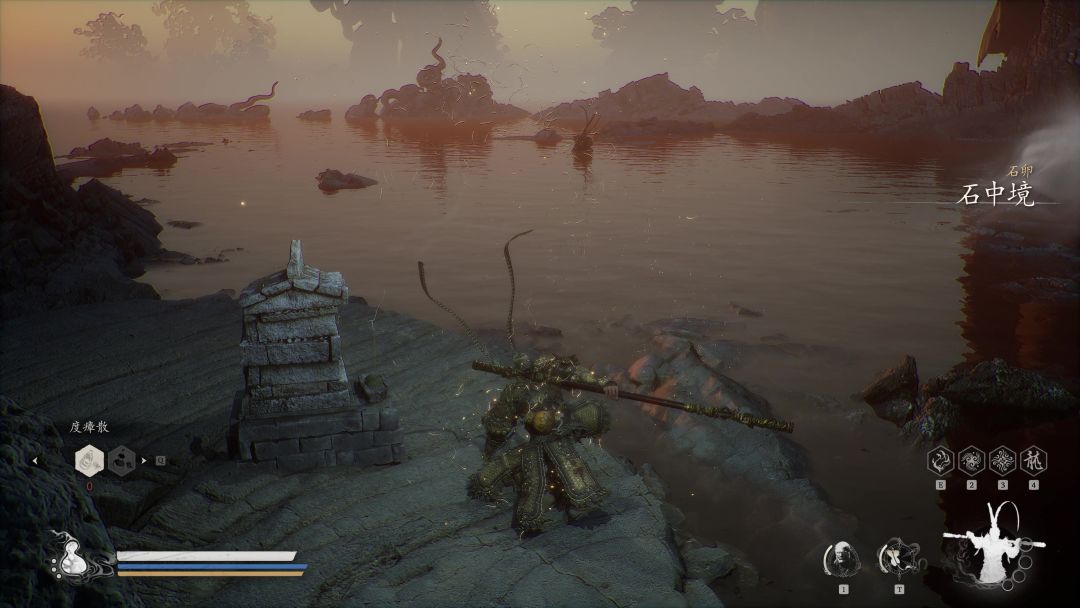Trigger the calligraphy character spell hexagon
1080x608 pixels.
click(1033, 460)
